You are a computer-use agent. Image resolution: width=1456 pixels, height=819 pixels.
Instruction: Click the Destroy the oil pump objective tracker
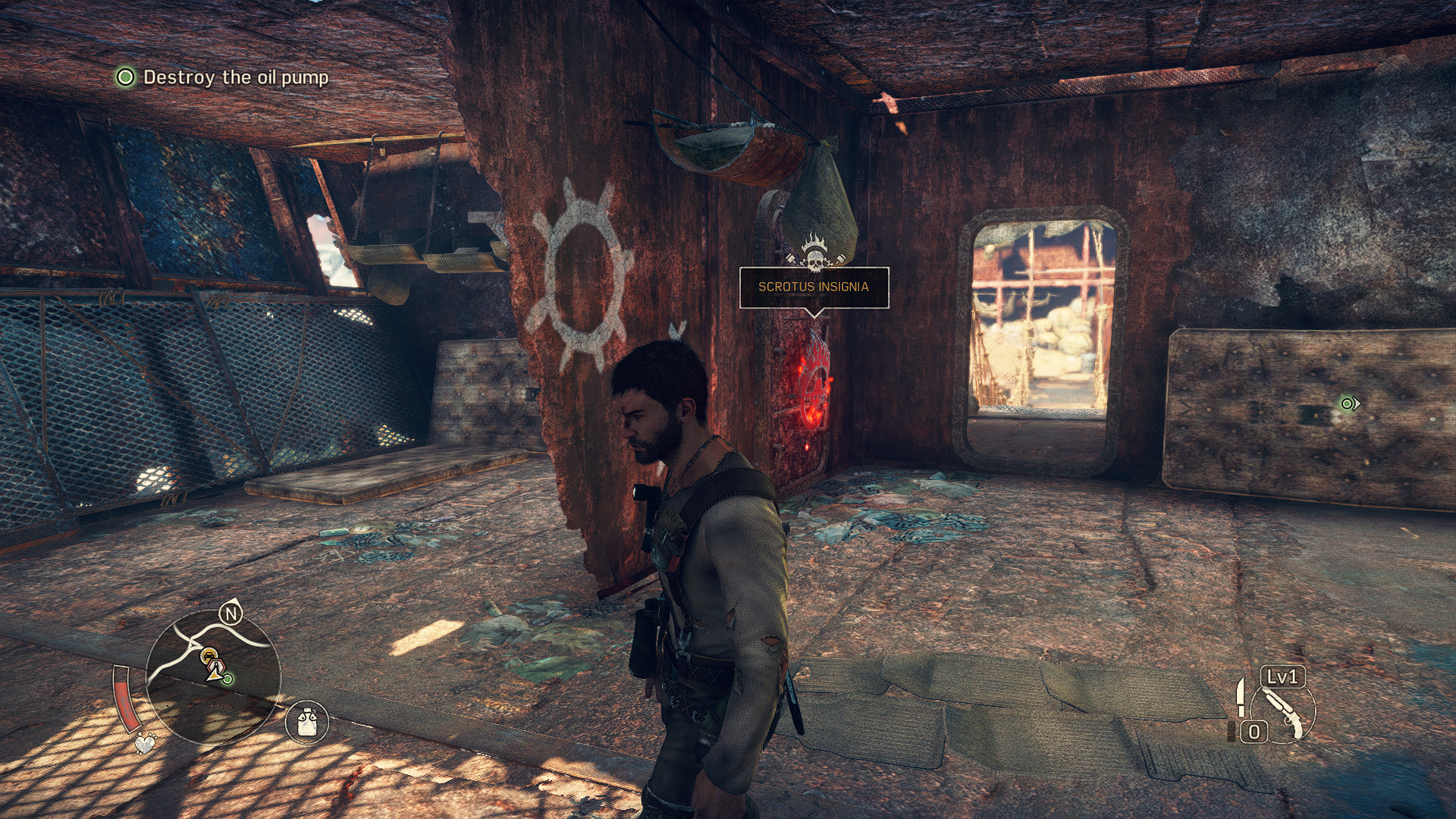tap(222, 77)
